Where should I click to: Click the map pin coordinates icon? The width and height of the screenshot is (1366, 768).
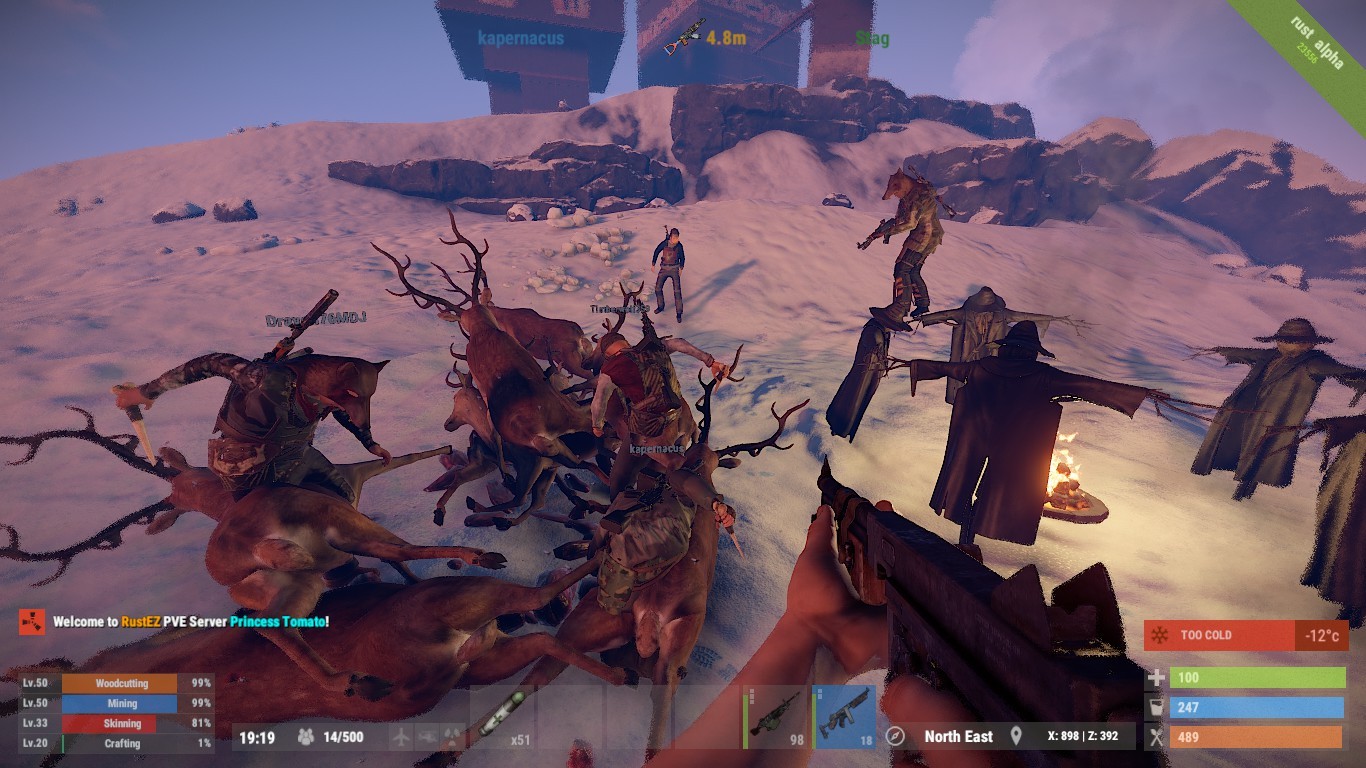(x=1017, y=737)
